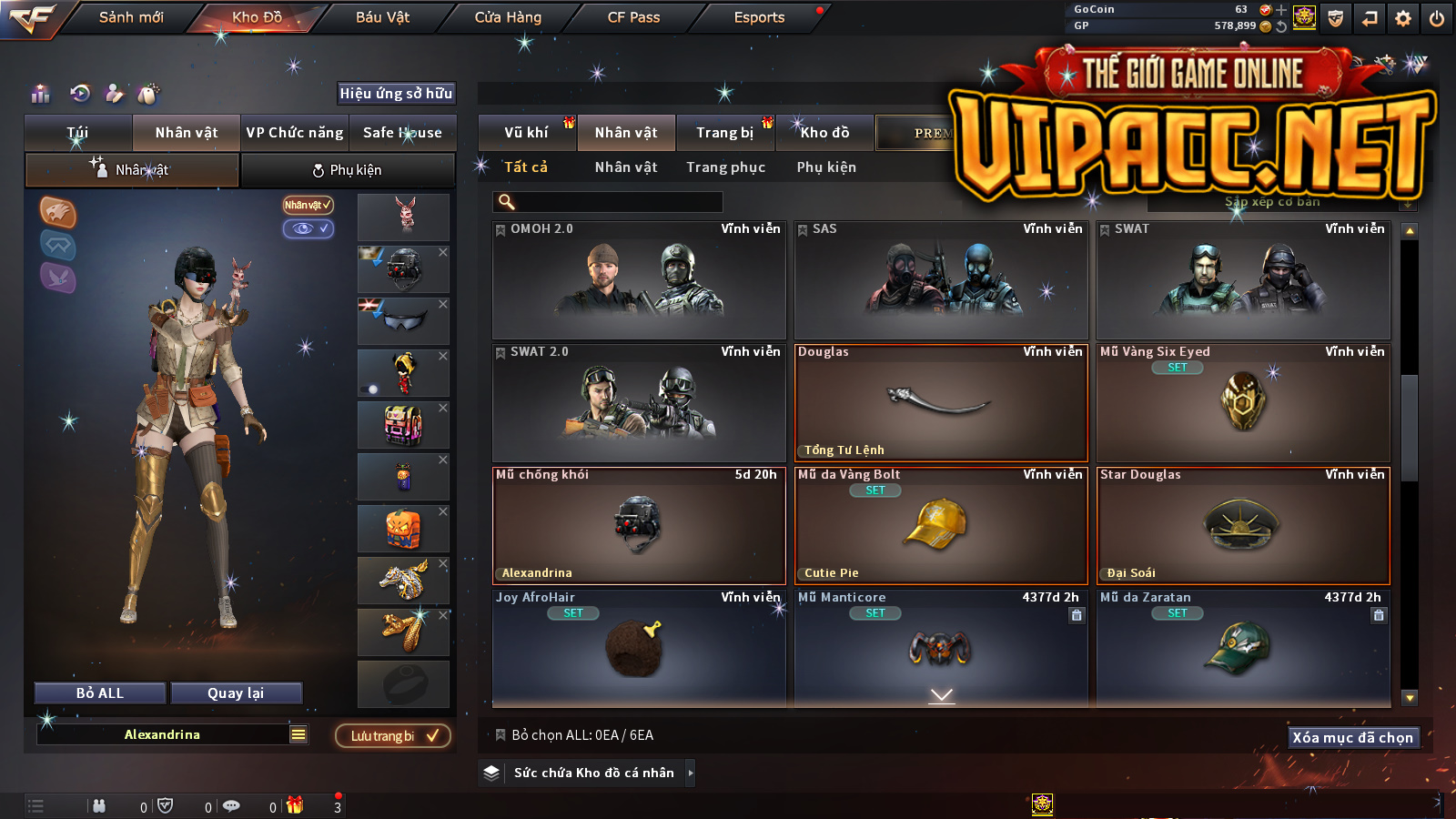This screenshot has height=819, width=1456.
Task: Select the Vũ khí inventory tab
Action: 526,133
